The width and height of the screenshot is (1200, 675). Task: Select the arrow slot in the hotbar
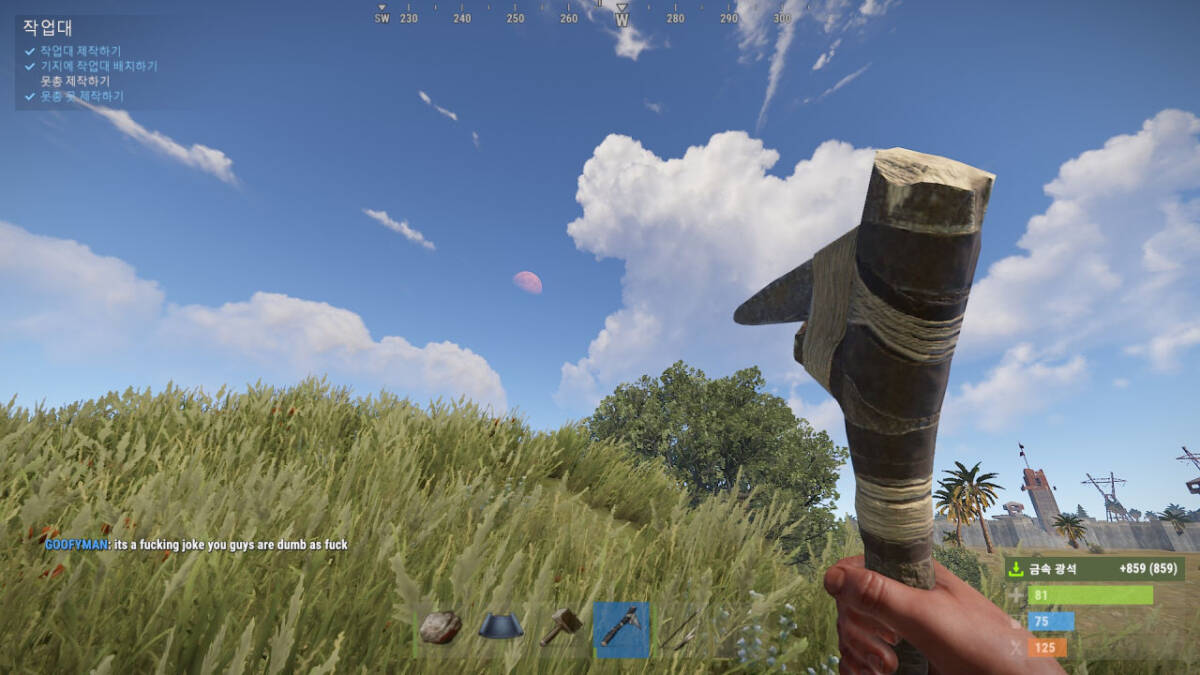(680, 629)
